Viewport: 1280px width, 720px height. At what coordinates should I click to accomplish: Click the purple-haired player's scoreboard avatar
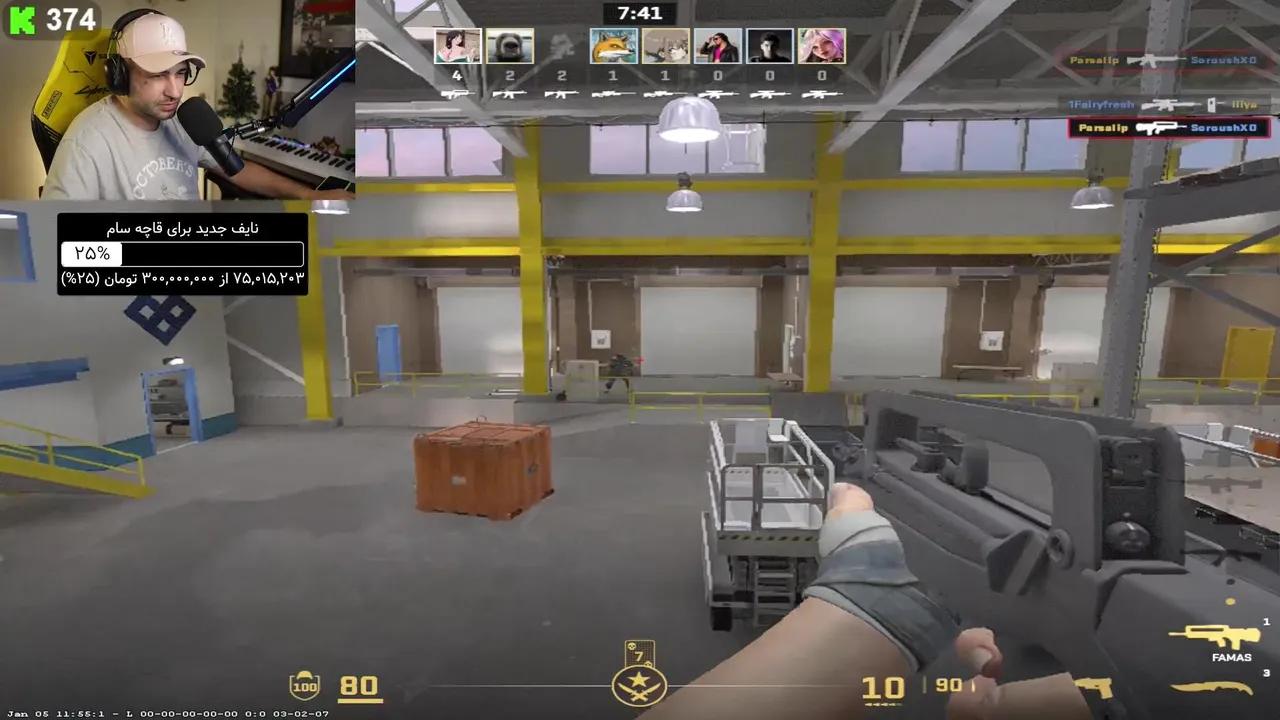(x=822, y=43)
